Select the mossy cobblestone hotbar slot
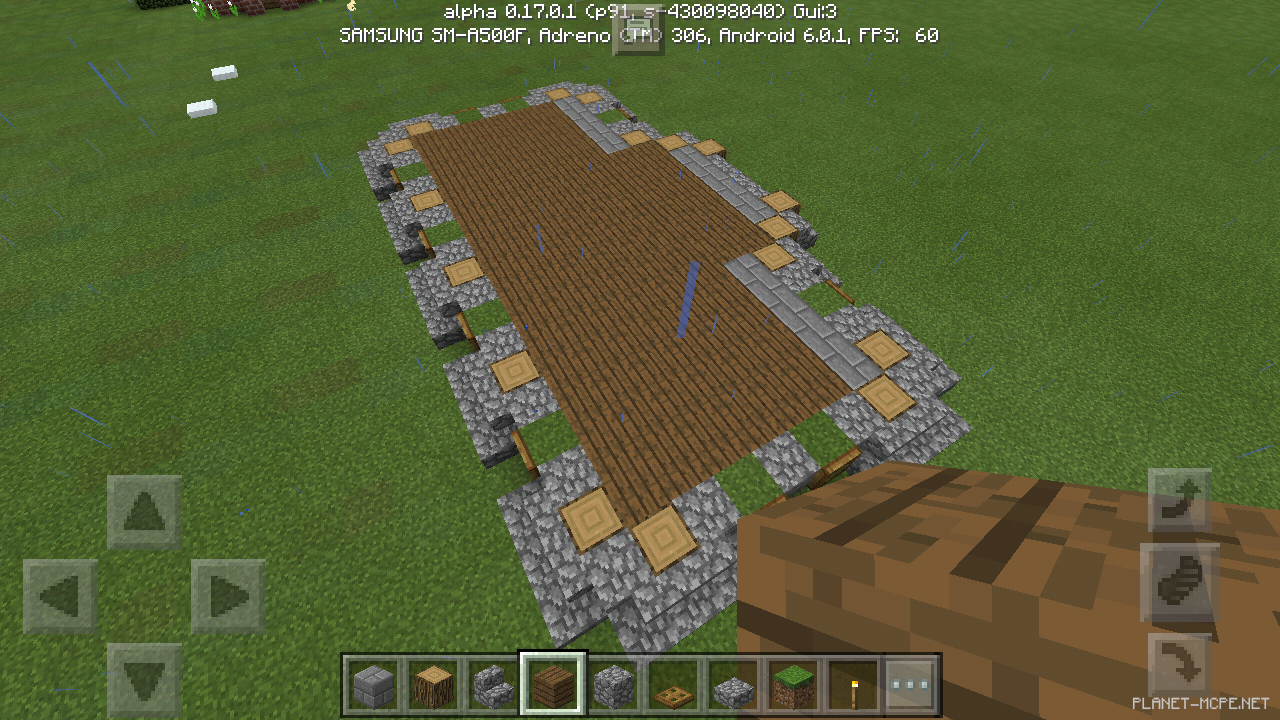 [x=733, y=685]
